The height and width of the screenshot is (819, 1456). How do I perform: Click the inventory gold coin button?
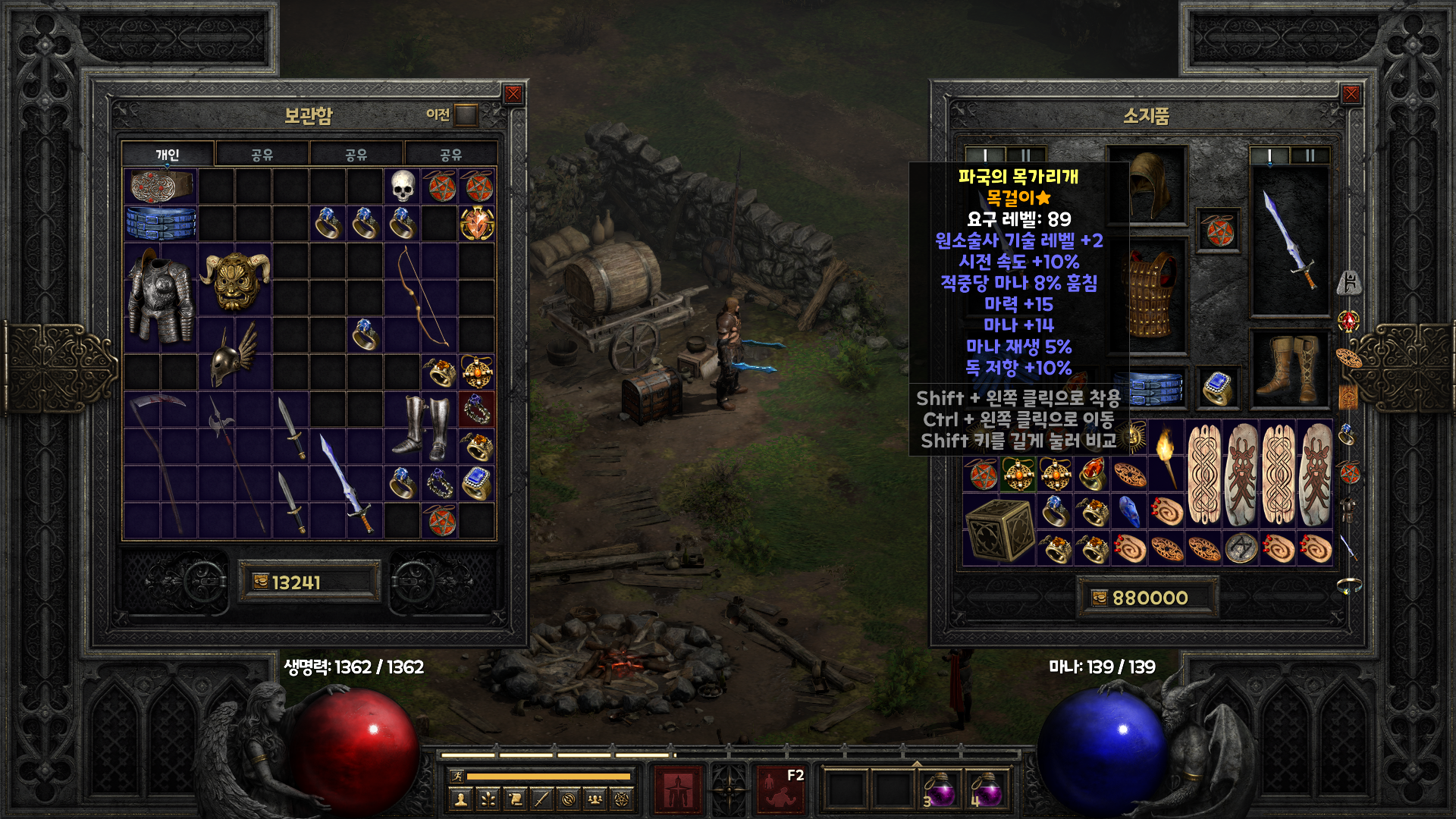[x=1099, y=598]
